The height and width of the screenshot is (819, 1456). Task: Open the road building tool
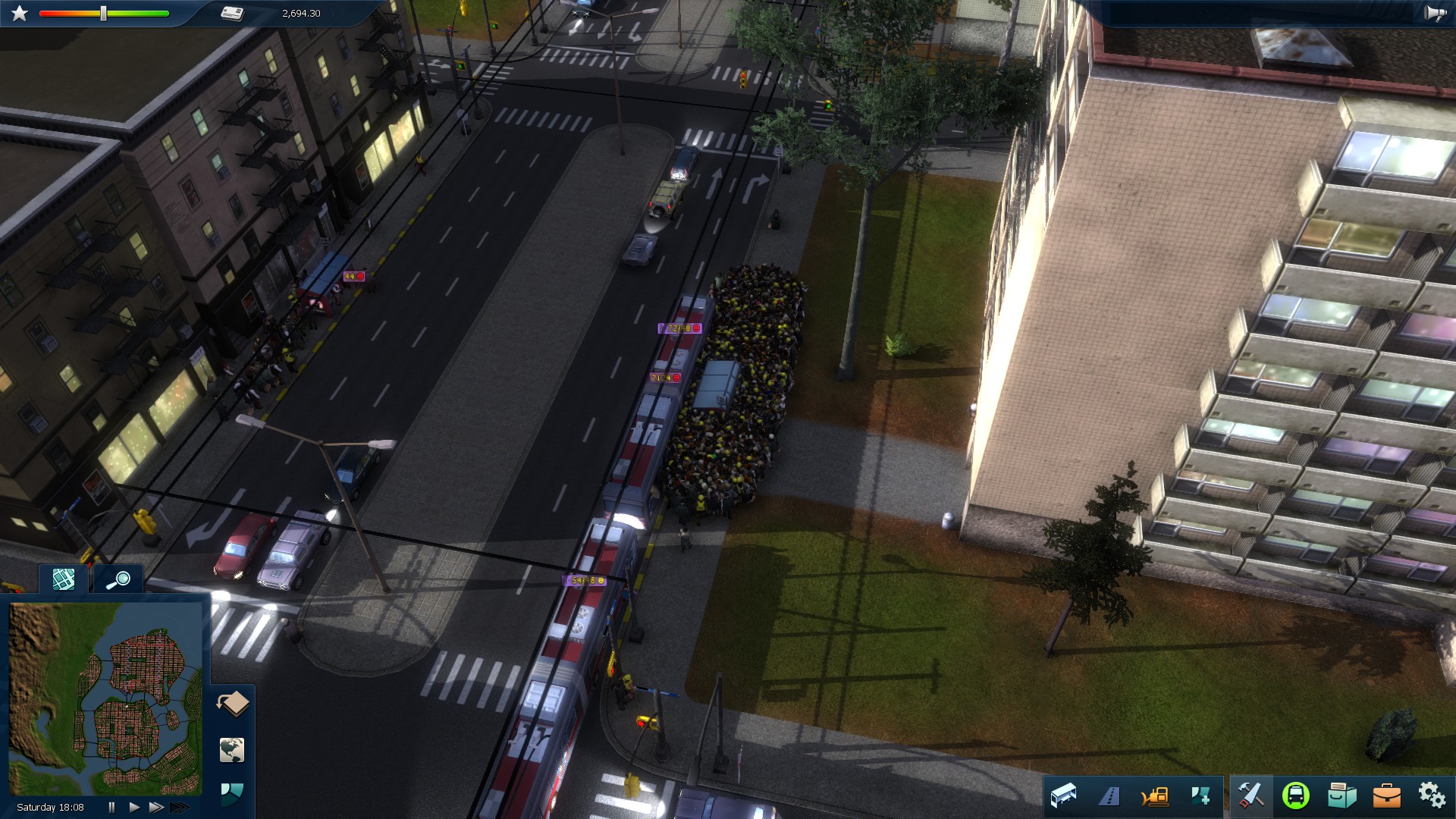point(1109,797)
